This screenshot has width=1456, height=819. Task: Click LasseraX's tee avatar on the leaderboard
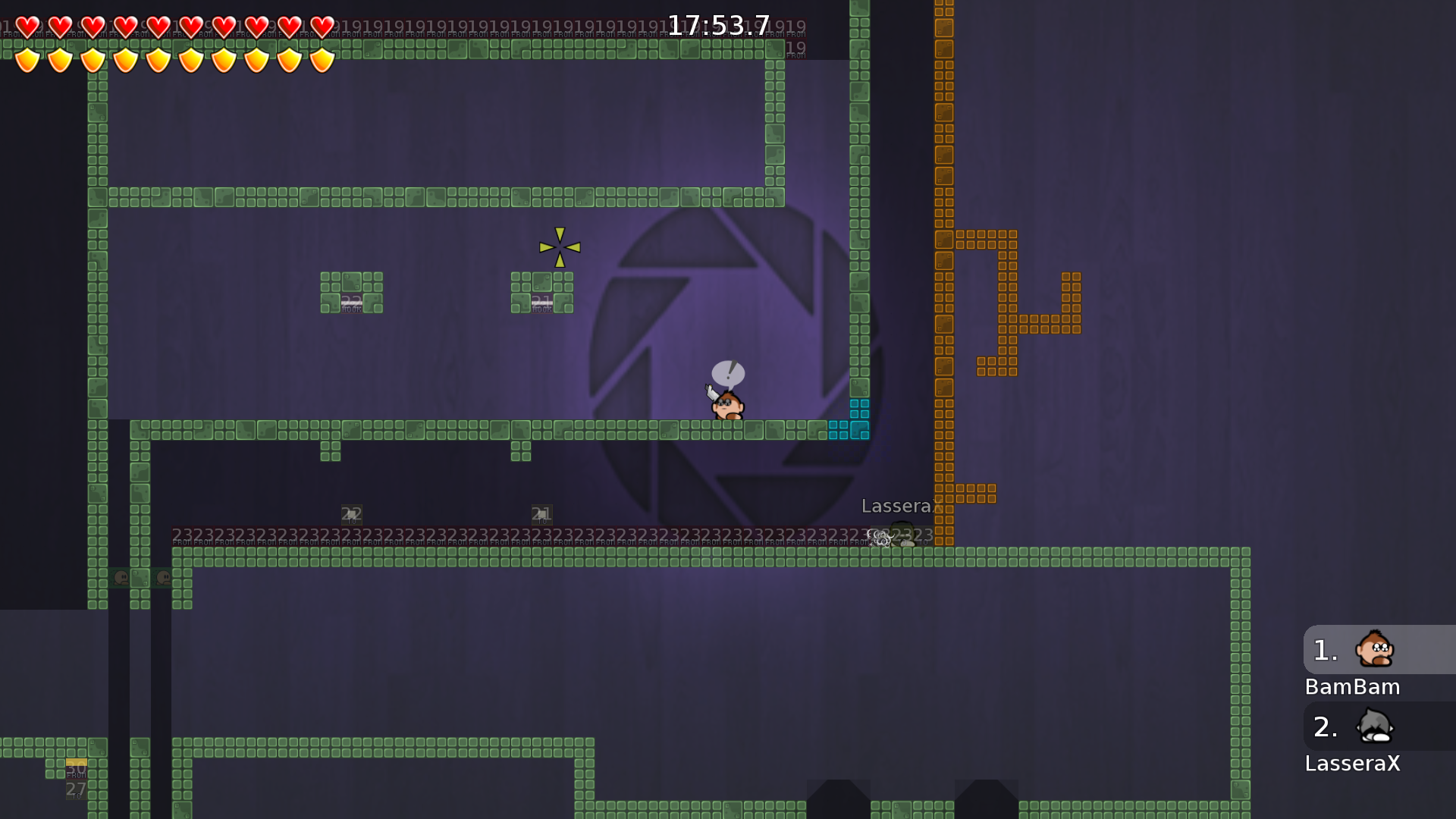pos(1375,727)
